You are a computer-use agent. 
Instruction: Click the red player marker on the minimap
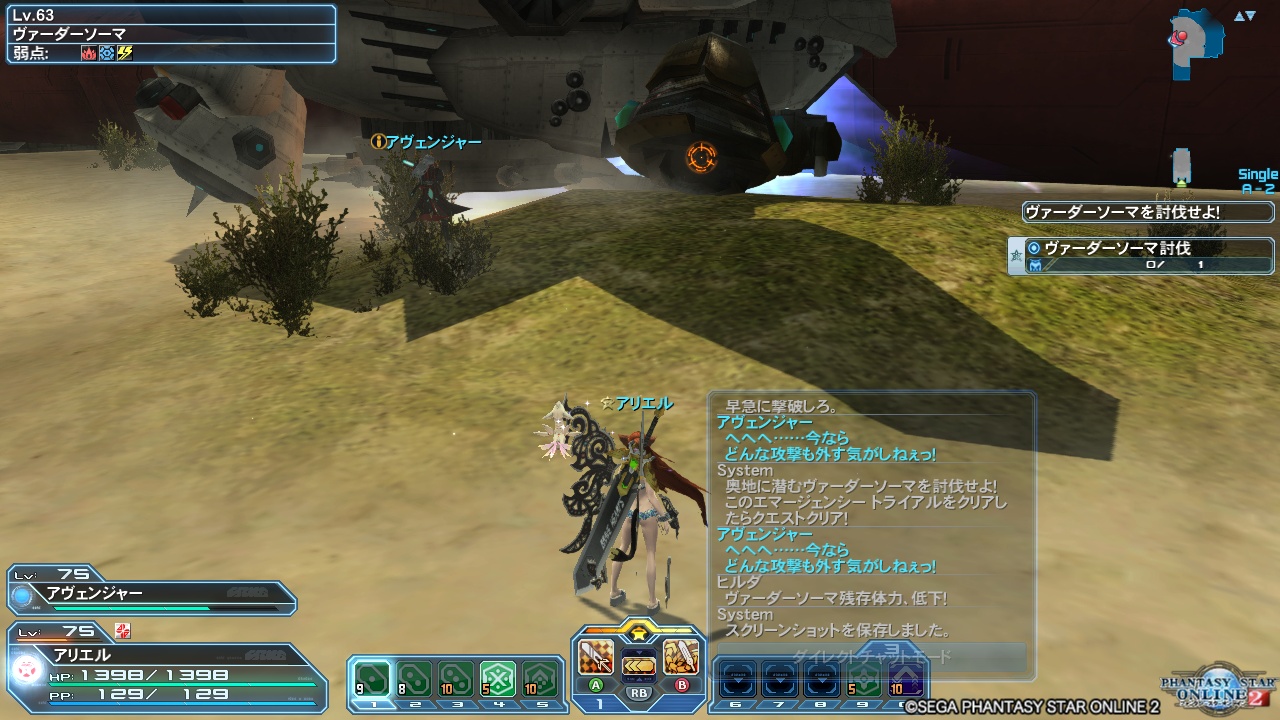pos(1181,37)
